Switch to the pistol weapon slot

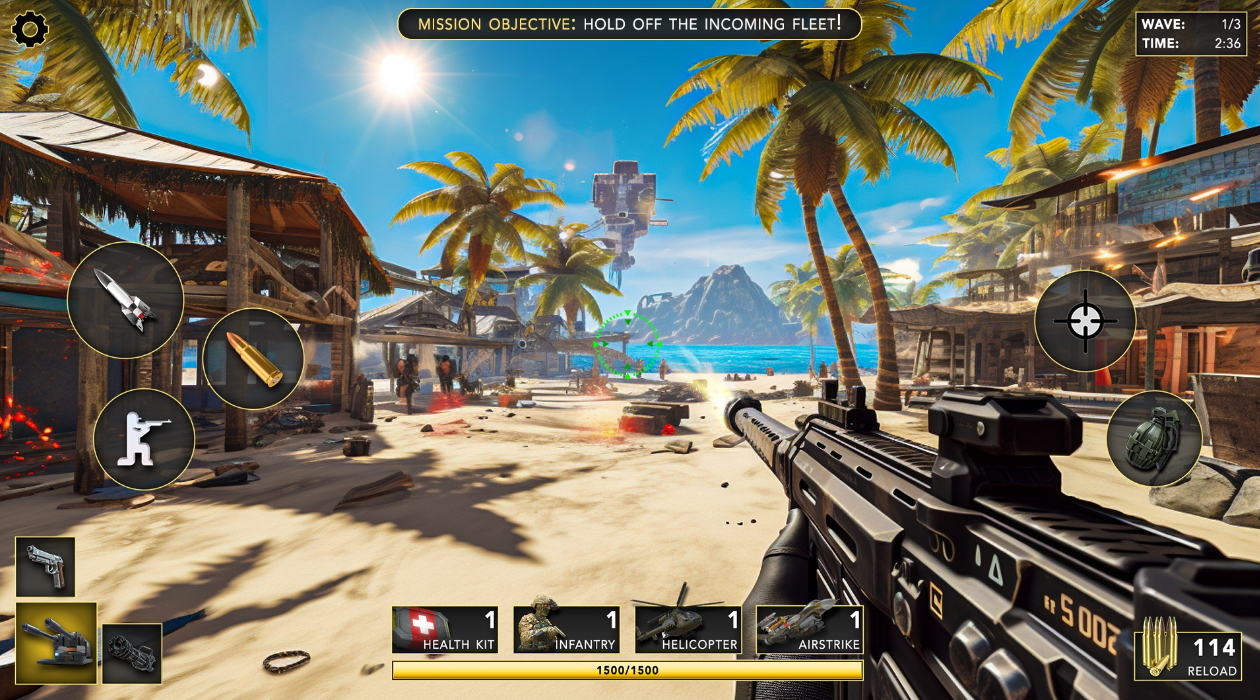(45, 566)
